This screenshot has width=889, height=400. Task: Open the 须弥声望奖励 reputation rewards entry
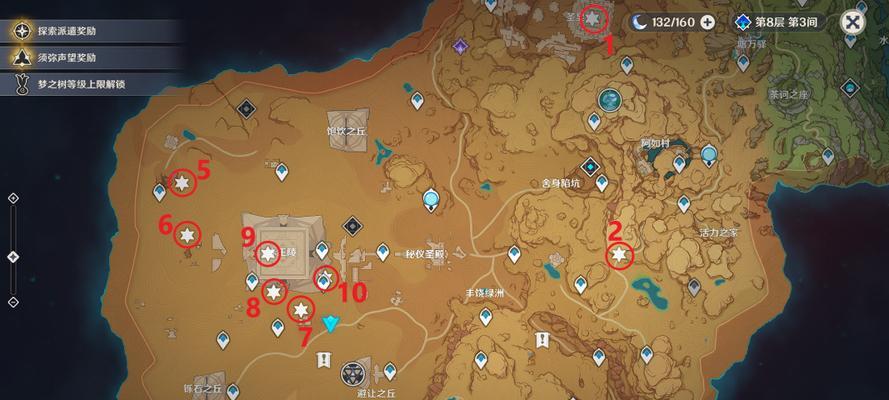point(70,58)
